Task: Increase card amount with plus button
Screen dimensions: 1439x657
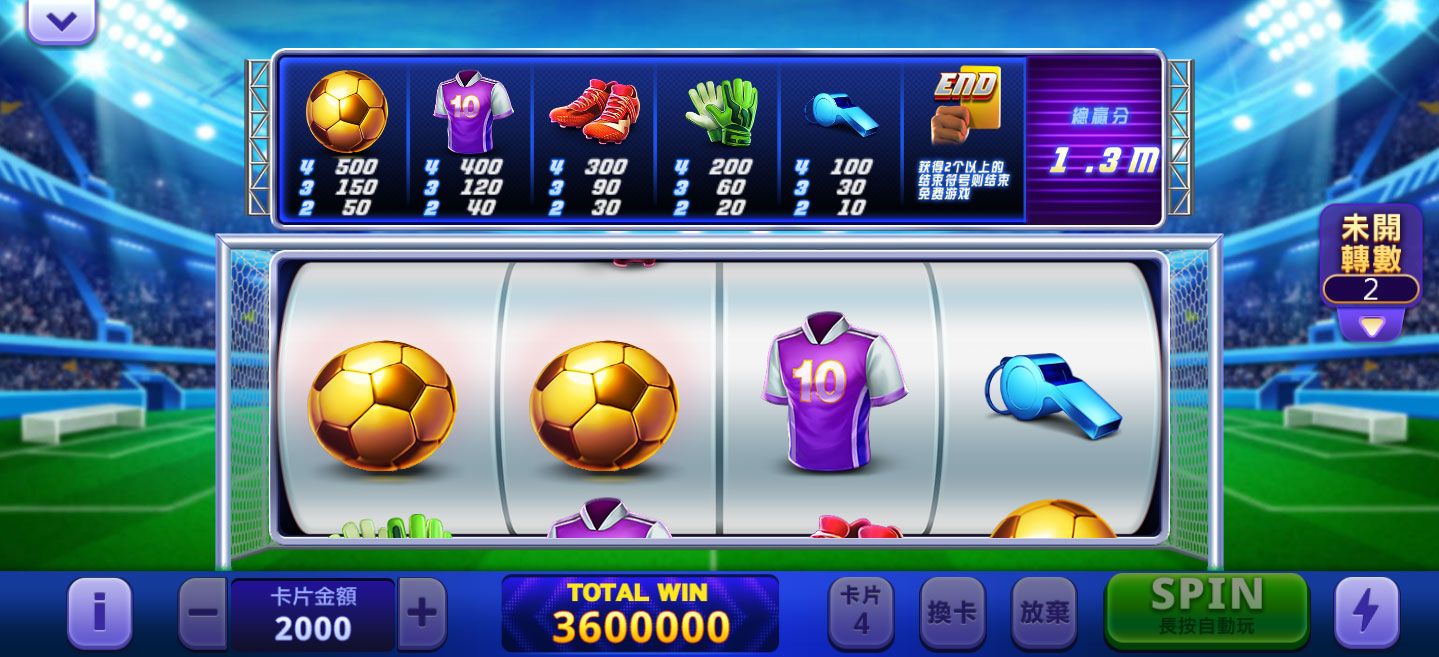Action: [422, 612]
